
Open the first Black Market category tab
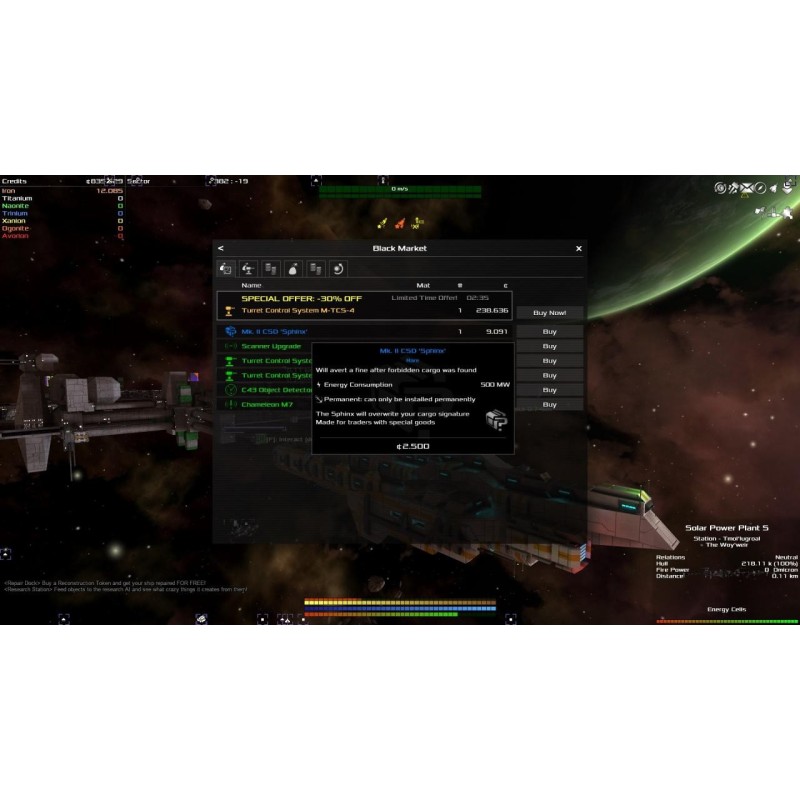tap(226, 268)
